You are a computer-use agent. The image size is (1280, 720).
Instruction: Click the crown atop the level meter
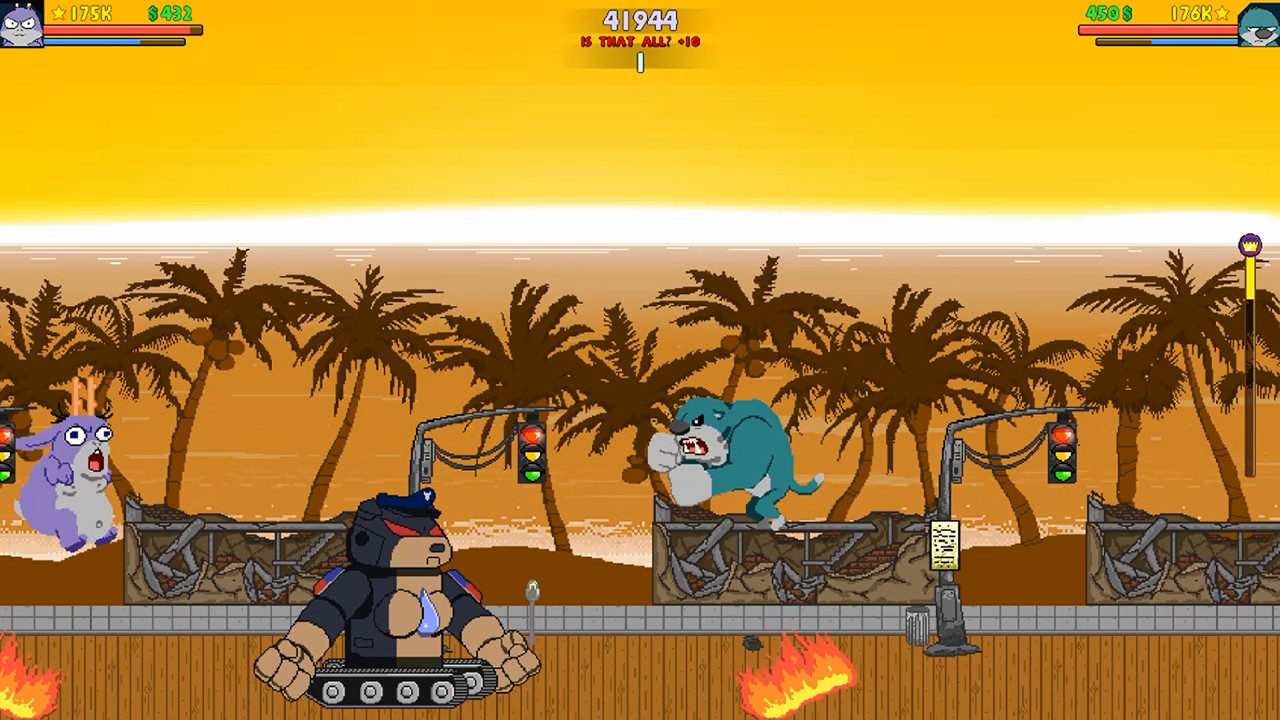point(1252,243)
